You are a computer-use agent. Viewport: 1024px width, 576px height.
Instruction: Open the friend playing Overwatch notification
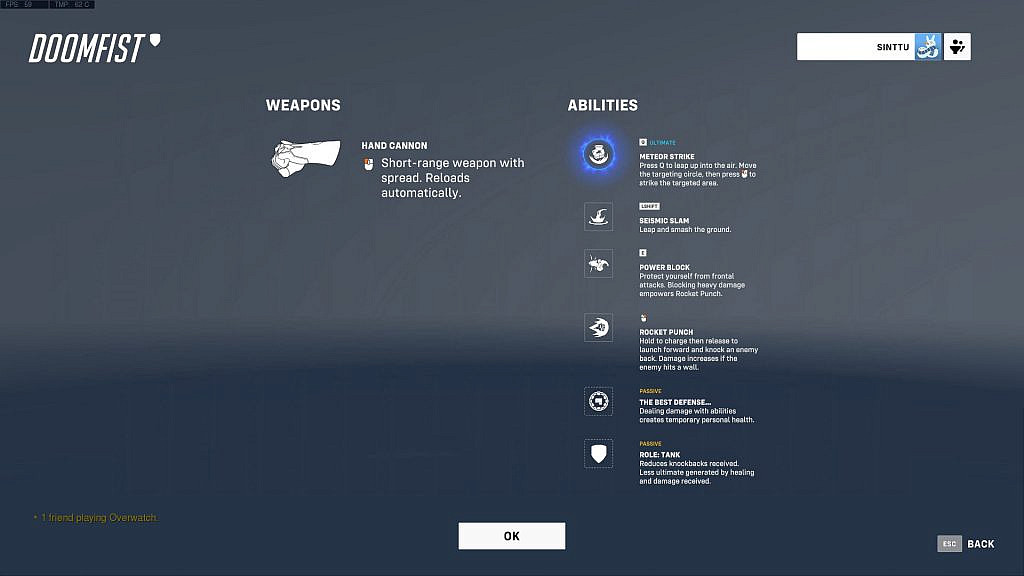coord(97,518)
